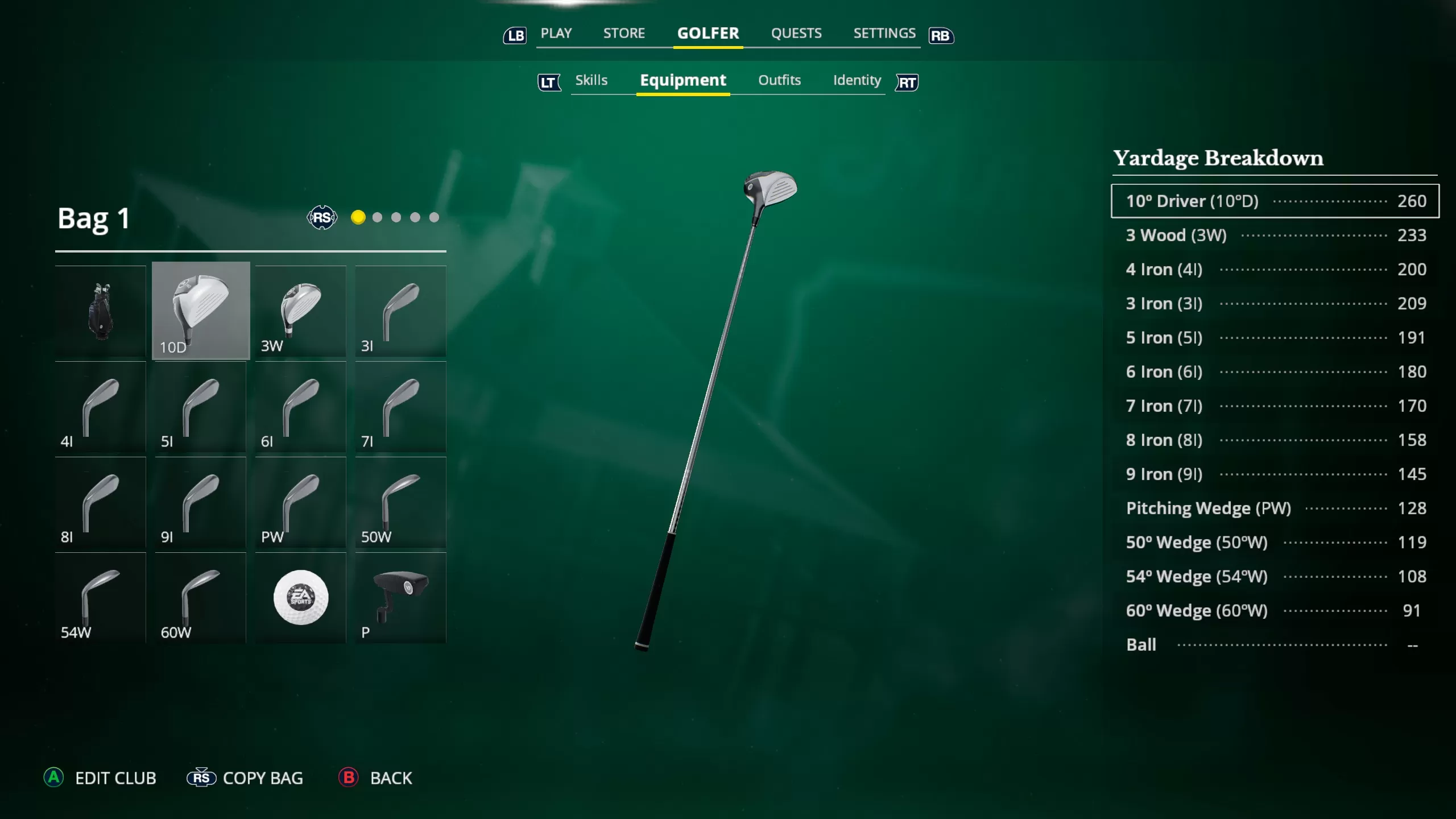Click the golf bag thumbnail in the grid
This screenshot has width=1456, height=819.
coord(100,310)
